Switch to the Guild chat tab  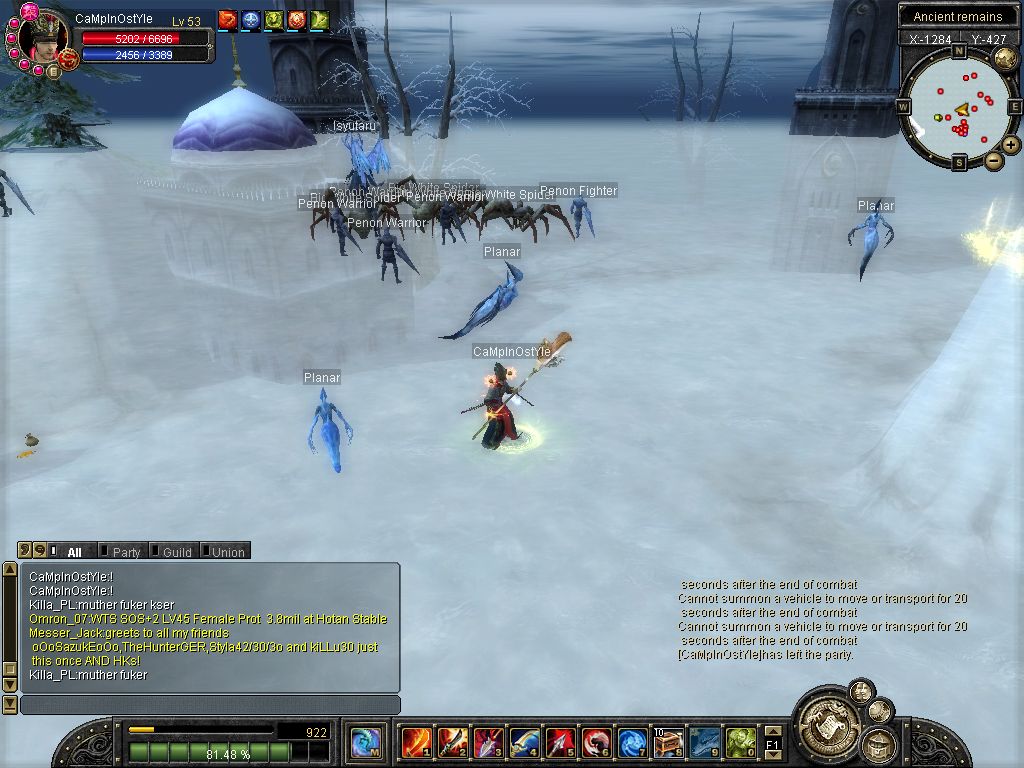point(176,551)
